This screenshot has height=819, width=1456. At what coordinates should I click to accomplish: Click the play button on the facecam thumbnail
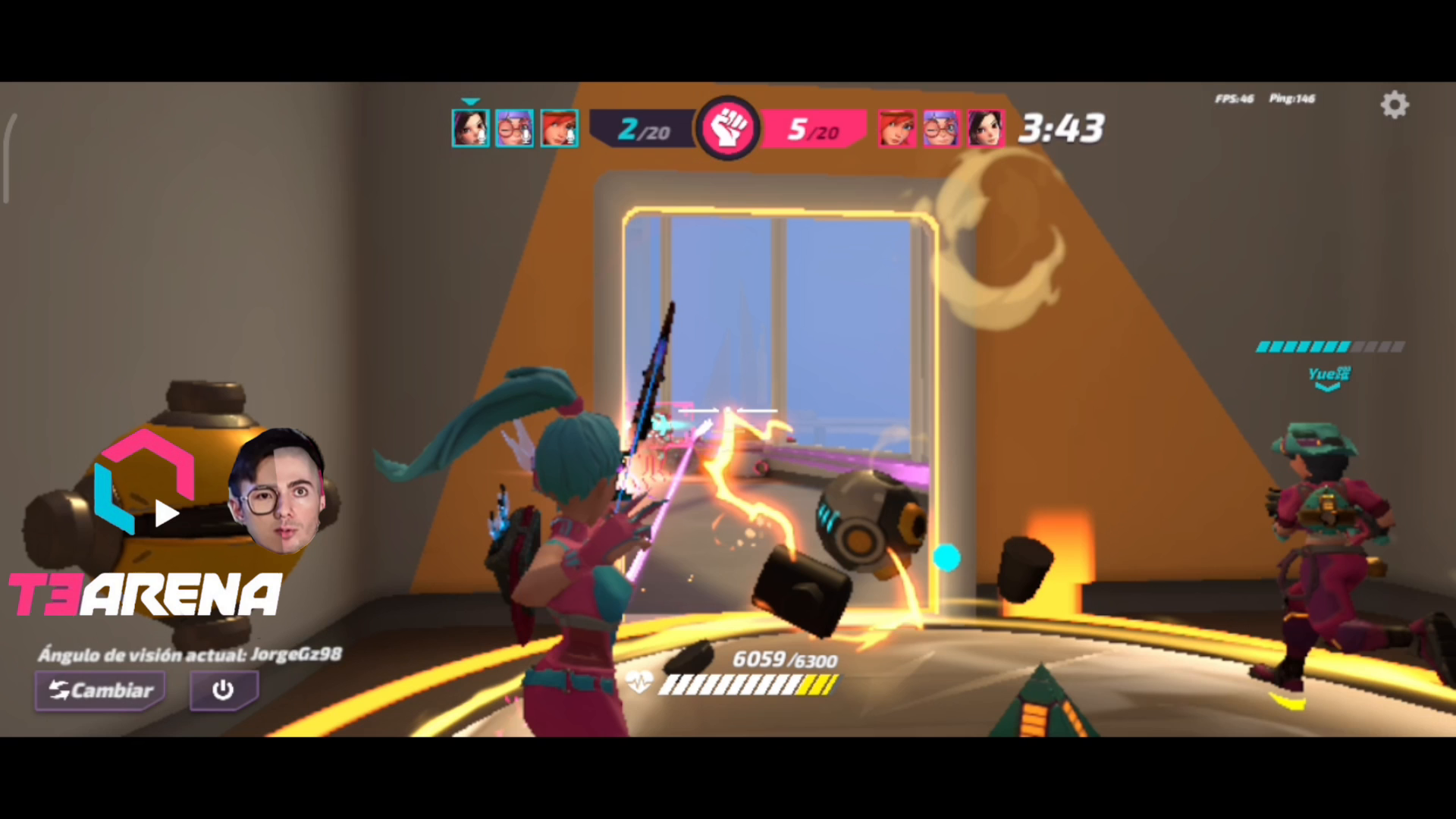coord(166,514)
